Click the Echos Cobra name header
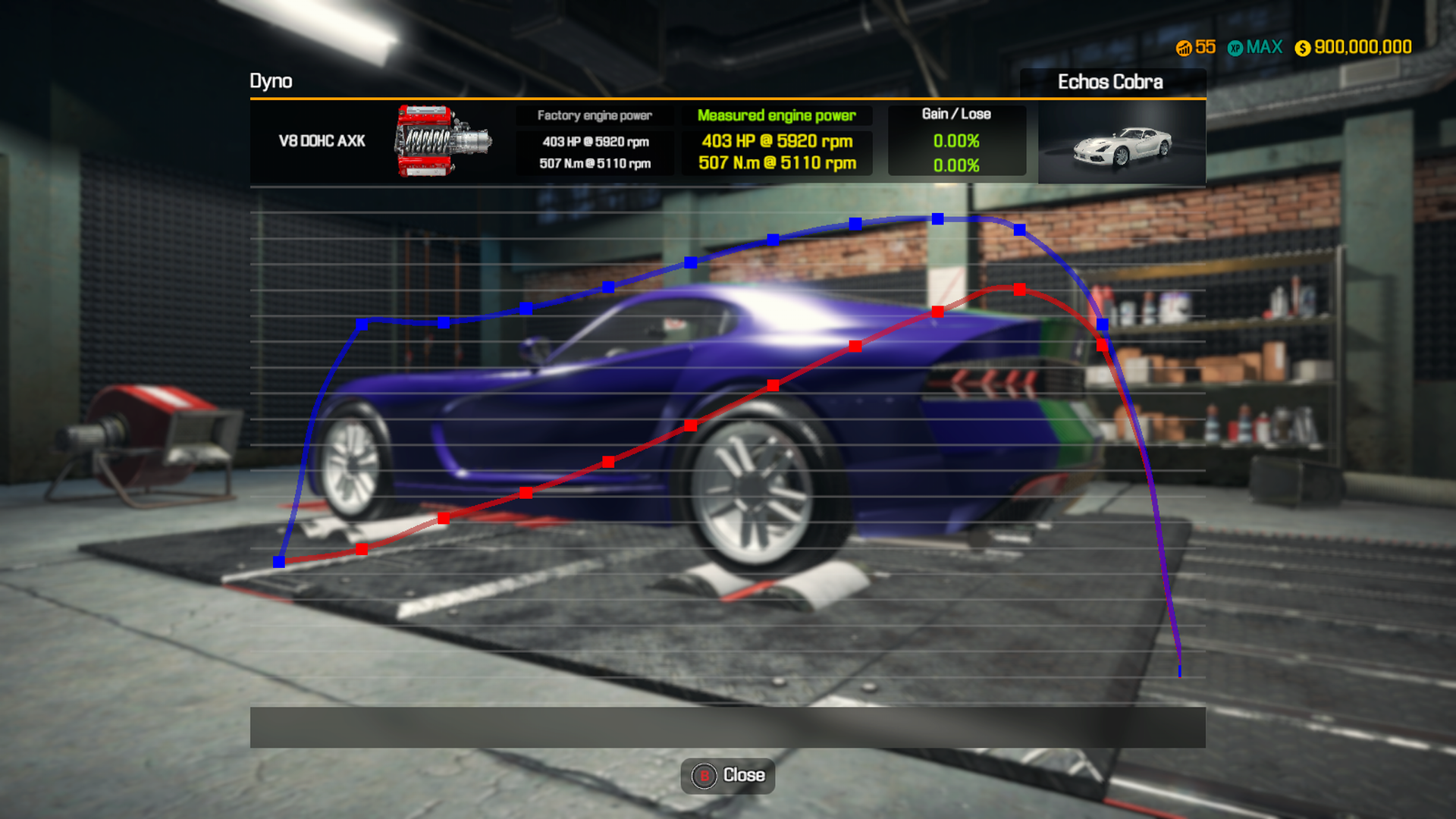 click(x=1110, y=82)
